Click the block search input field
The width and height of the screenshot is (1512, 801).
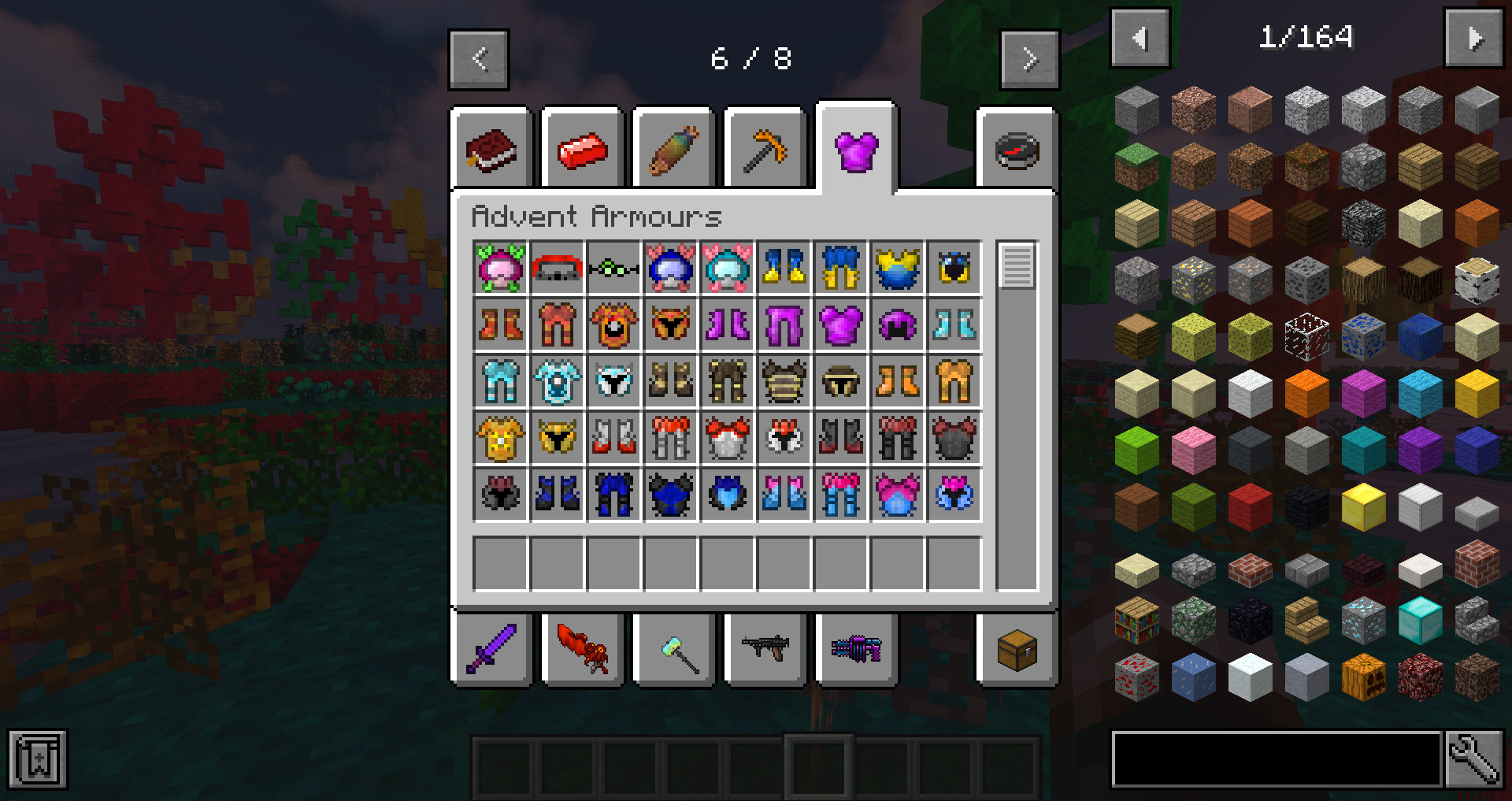coord(1276,758)
